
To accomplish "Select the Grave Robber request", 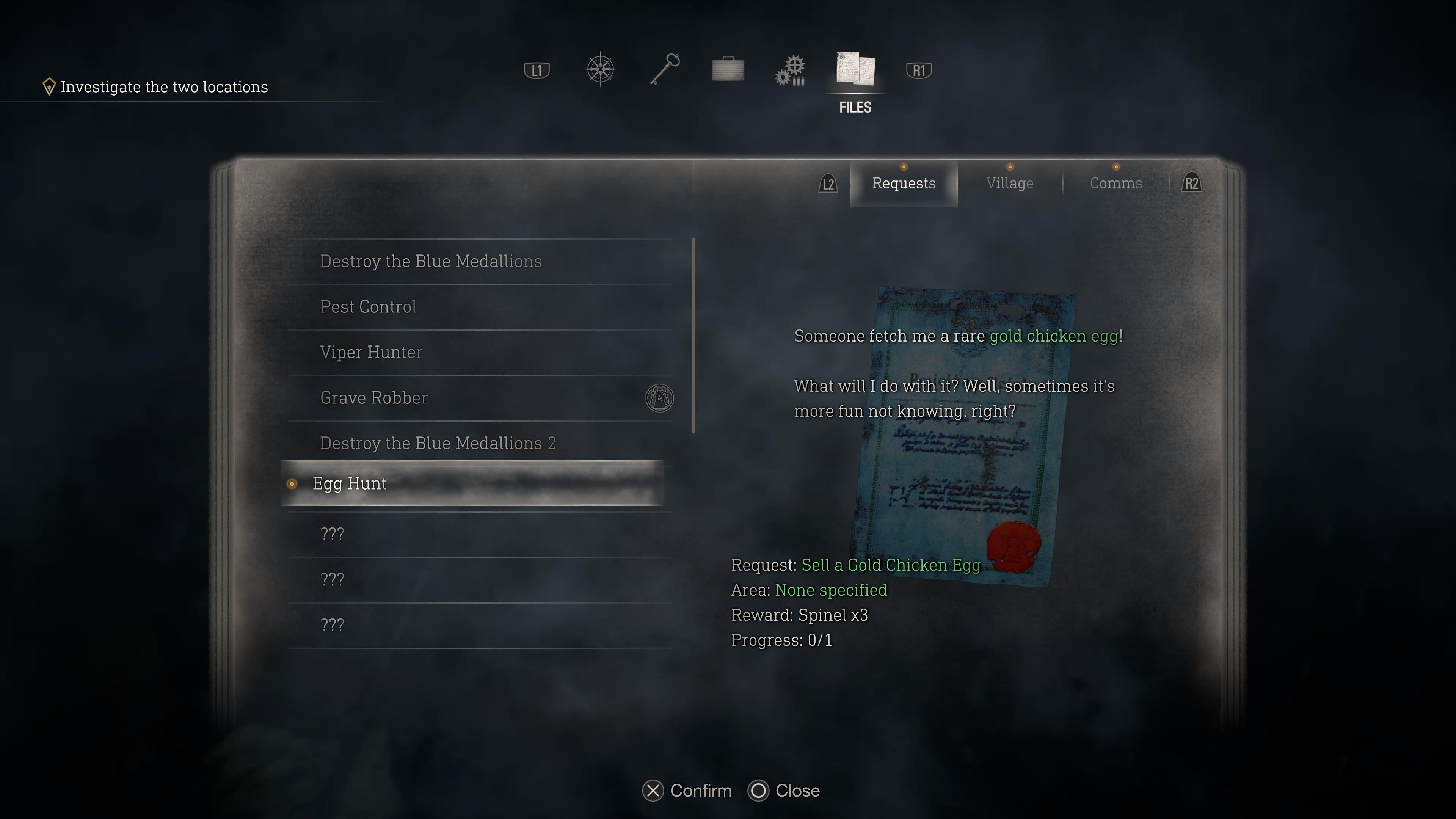I will pyautogui.click(x=373, y=398).
